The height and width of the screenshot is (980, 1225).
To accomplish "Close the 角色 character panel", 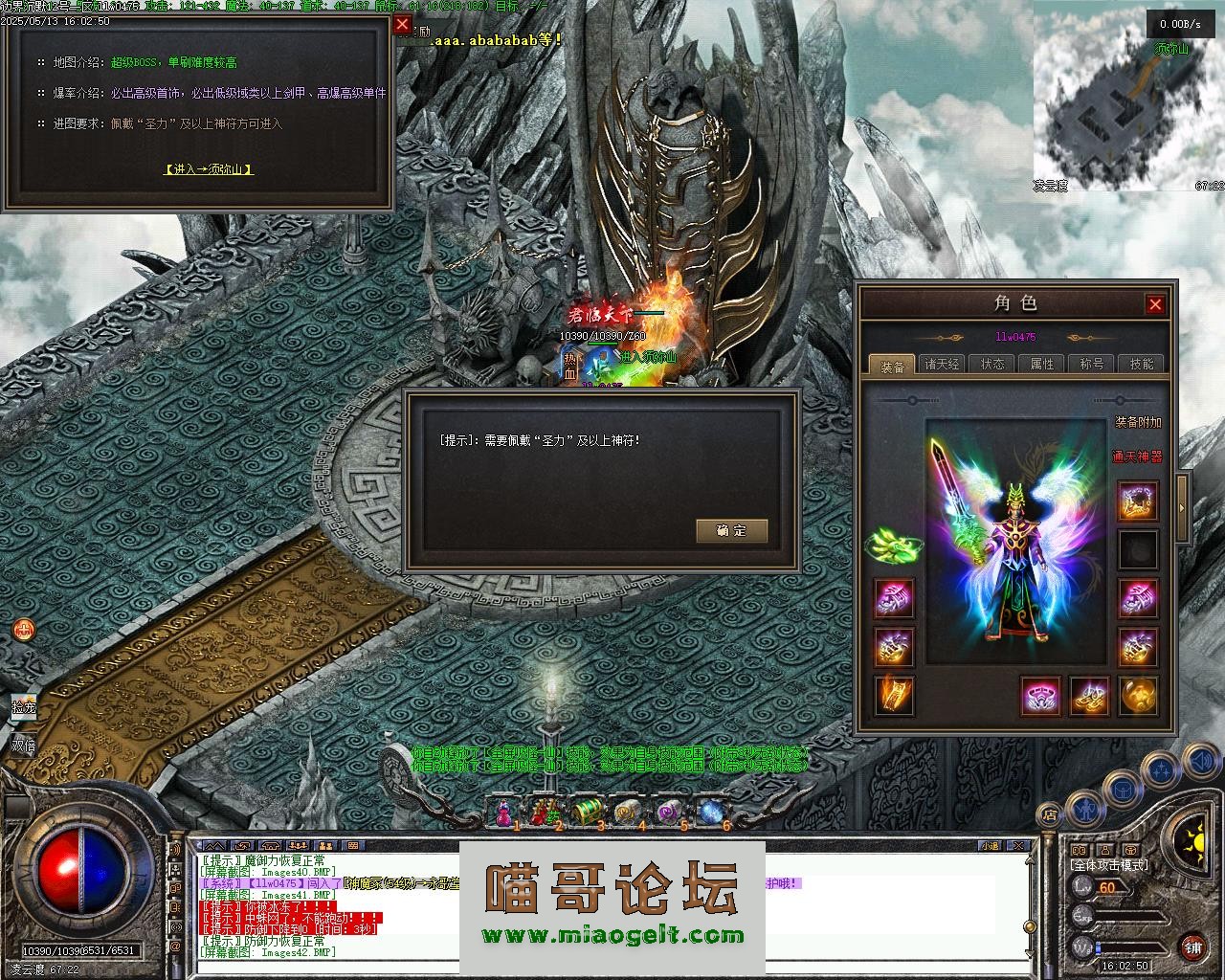I will (x=1155, y=304).
